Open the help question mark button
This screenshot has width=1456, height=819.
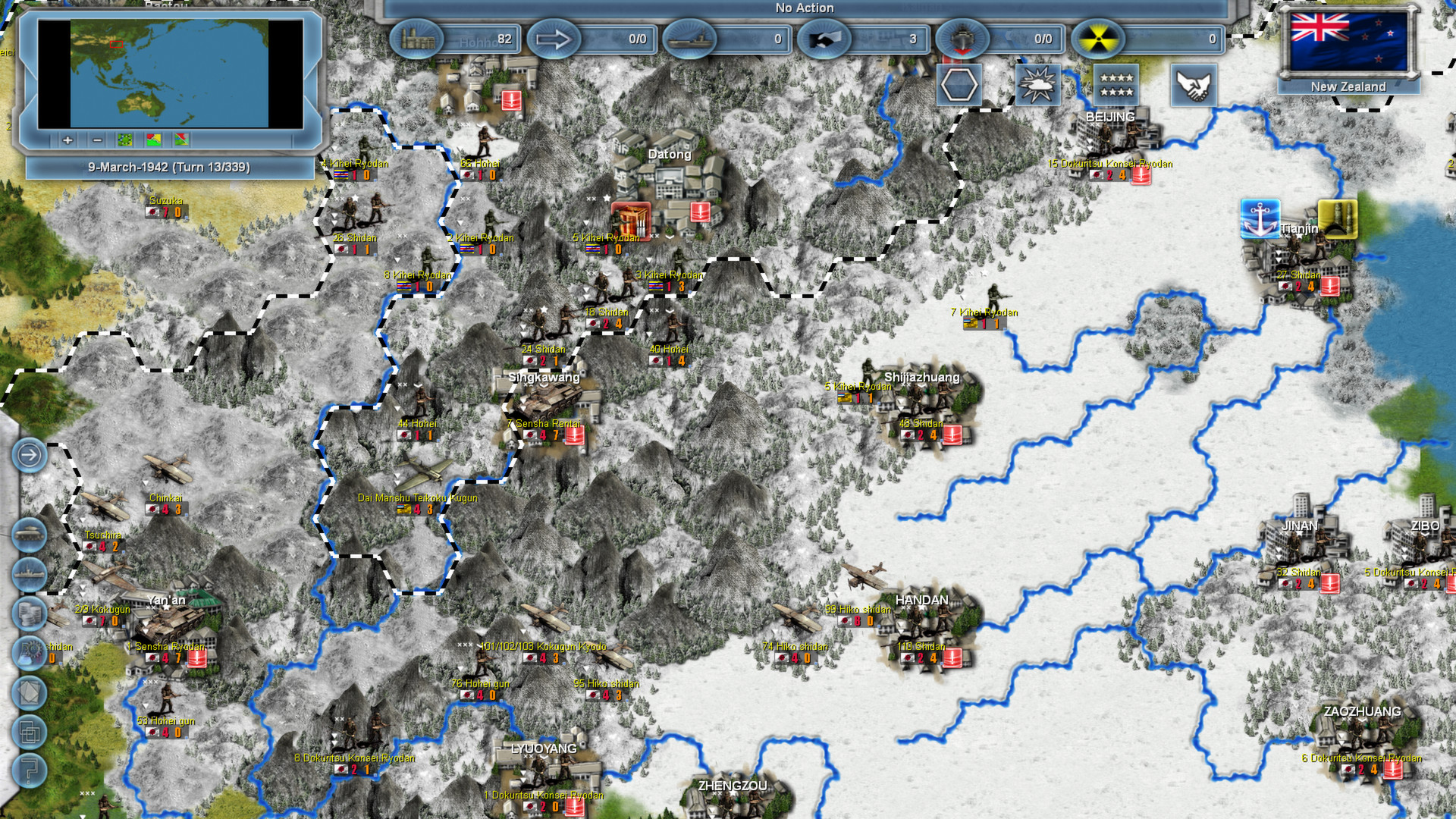click(x=30, y=770)
